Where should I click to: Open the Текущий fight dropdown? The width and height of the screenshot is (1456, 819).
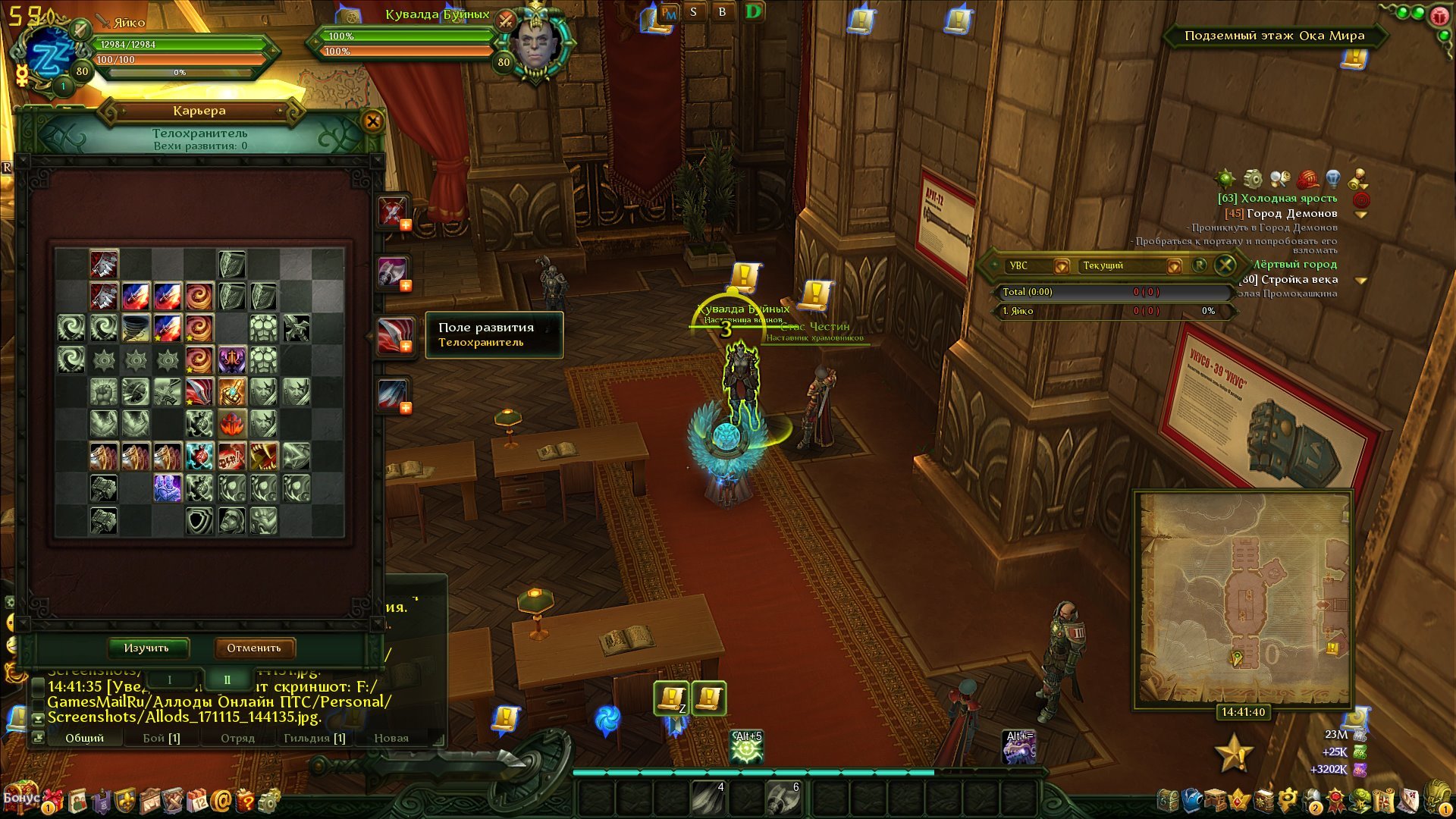pyautogui.click(x=1174, y=266)
